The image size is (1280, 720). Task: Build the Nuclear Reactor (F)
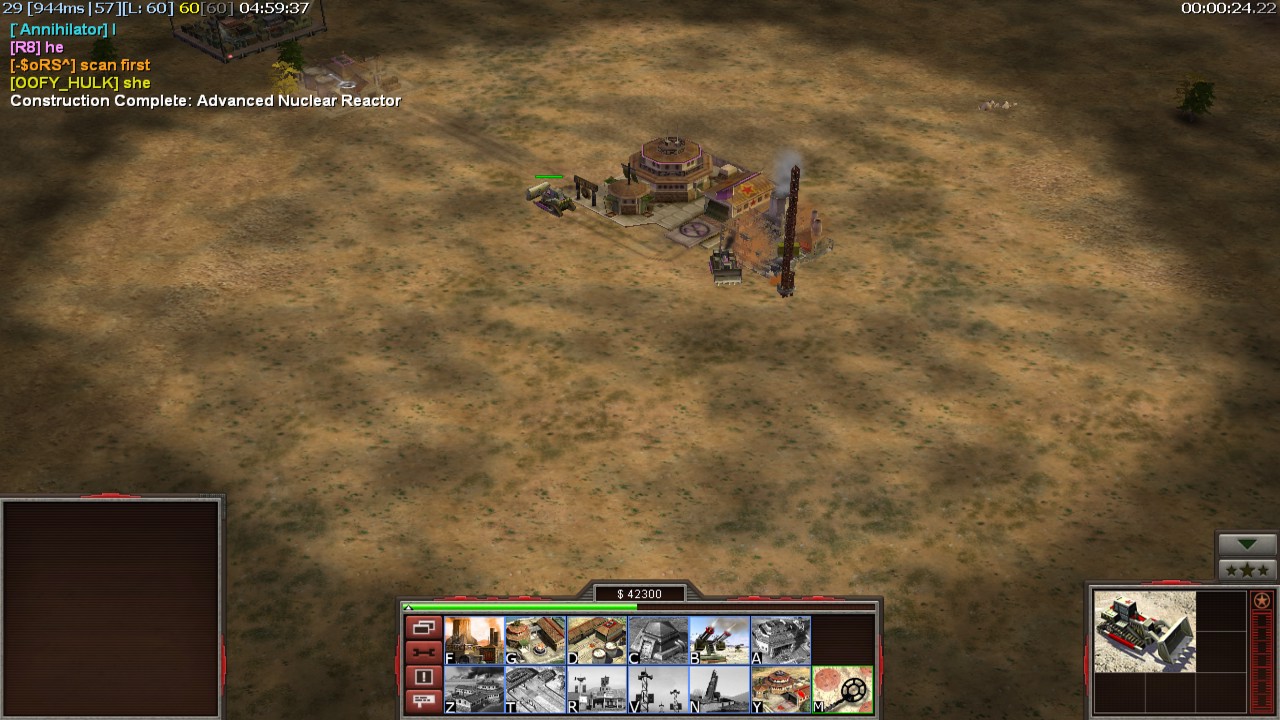point(474,640)
